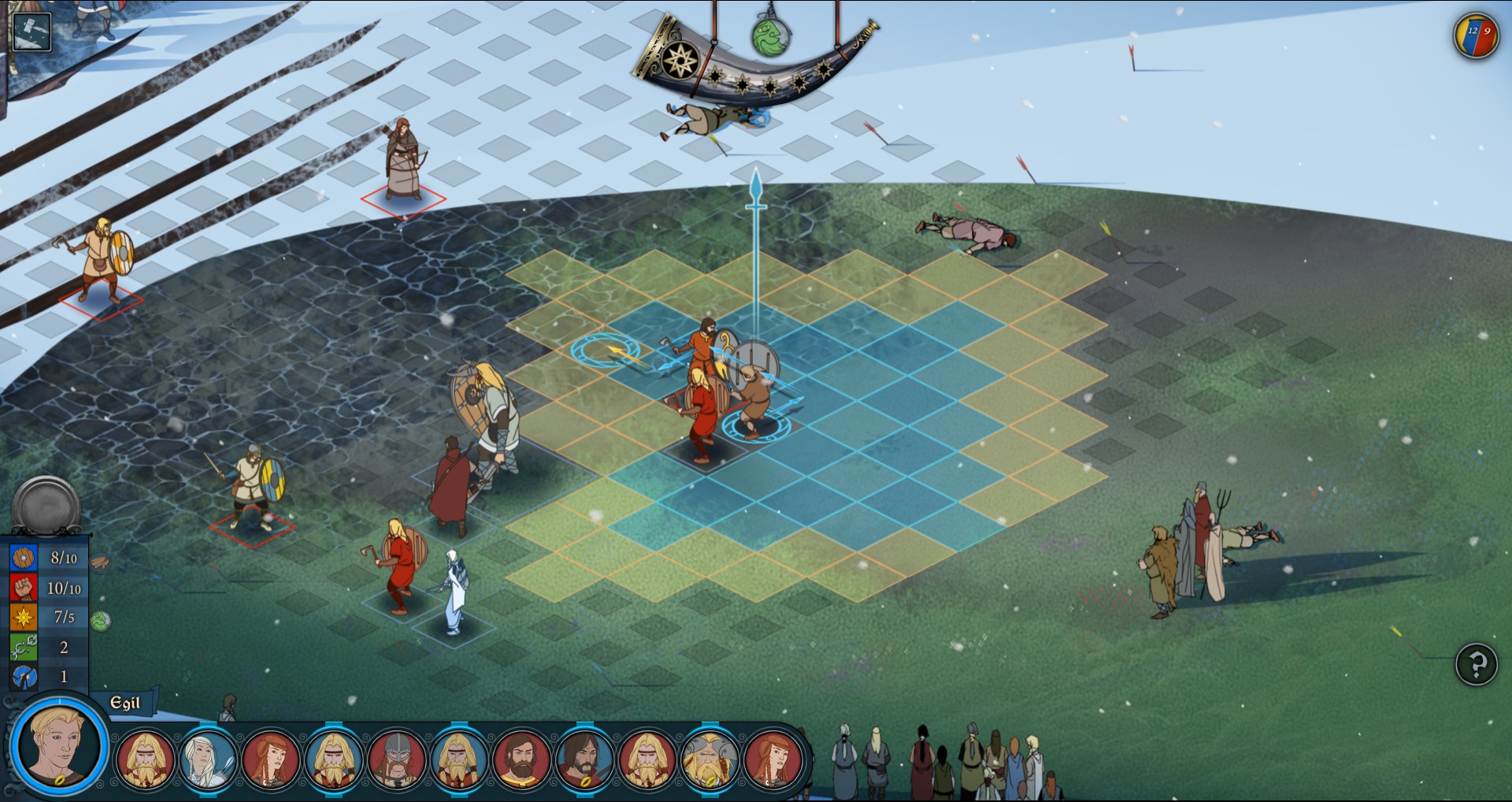Click the help question mark button
Image resolution: width=1512 pixels, height=802 pixels.
click(x=1476, y=664)
